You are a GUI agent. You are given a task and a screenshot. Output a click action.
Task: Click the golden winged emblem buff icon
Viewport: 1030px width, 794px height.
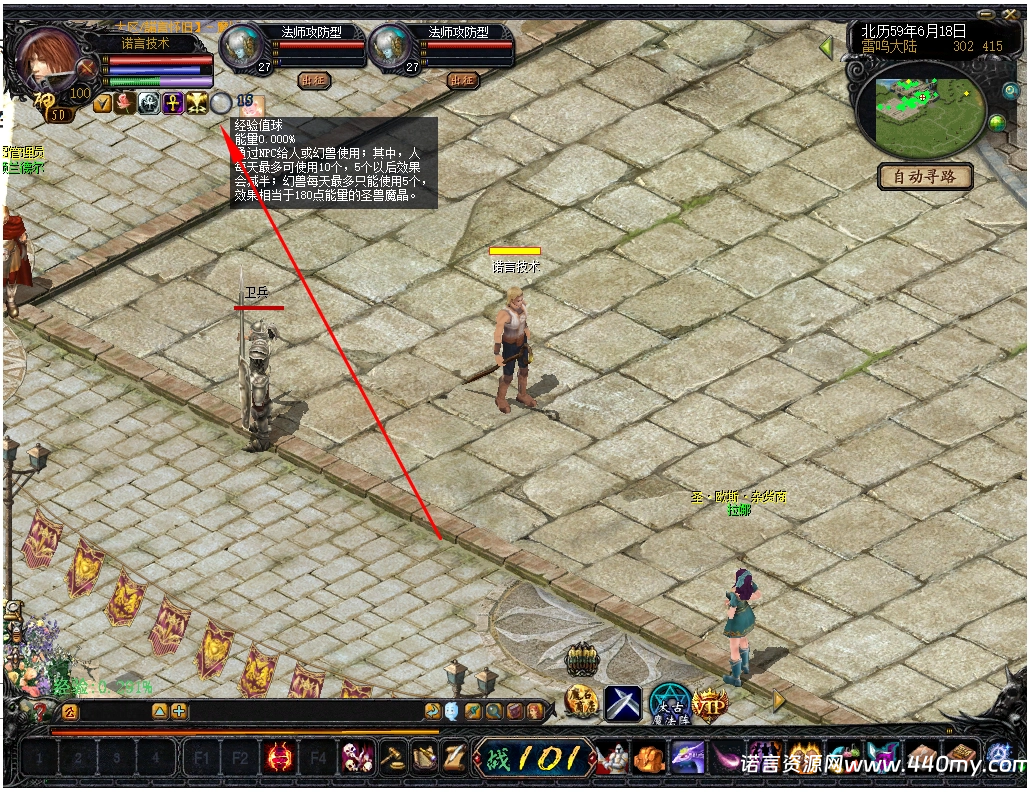(196, 102)
